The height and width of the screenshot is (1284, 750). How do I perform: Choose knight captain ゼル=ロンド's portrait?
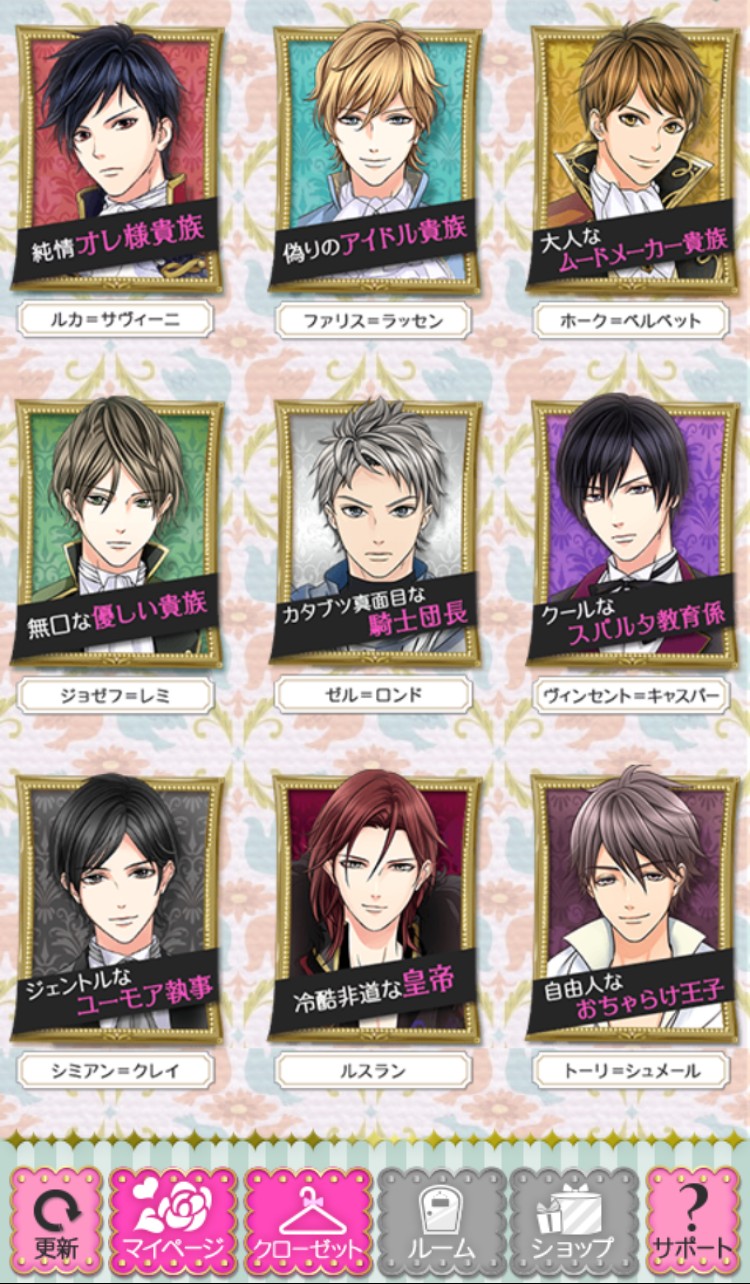[x=375, y=530]
